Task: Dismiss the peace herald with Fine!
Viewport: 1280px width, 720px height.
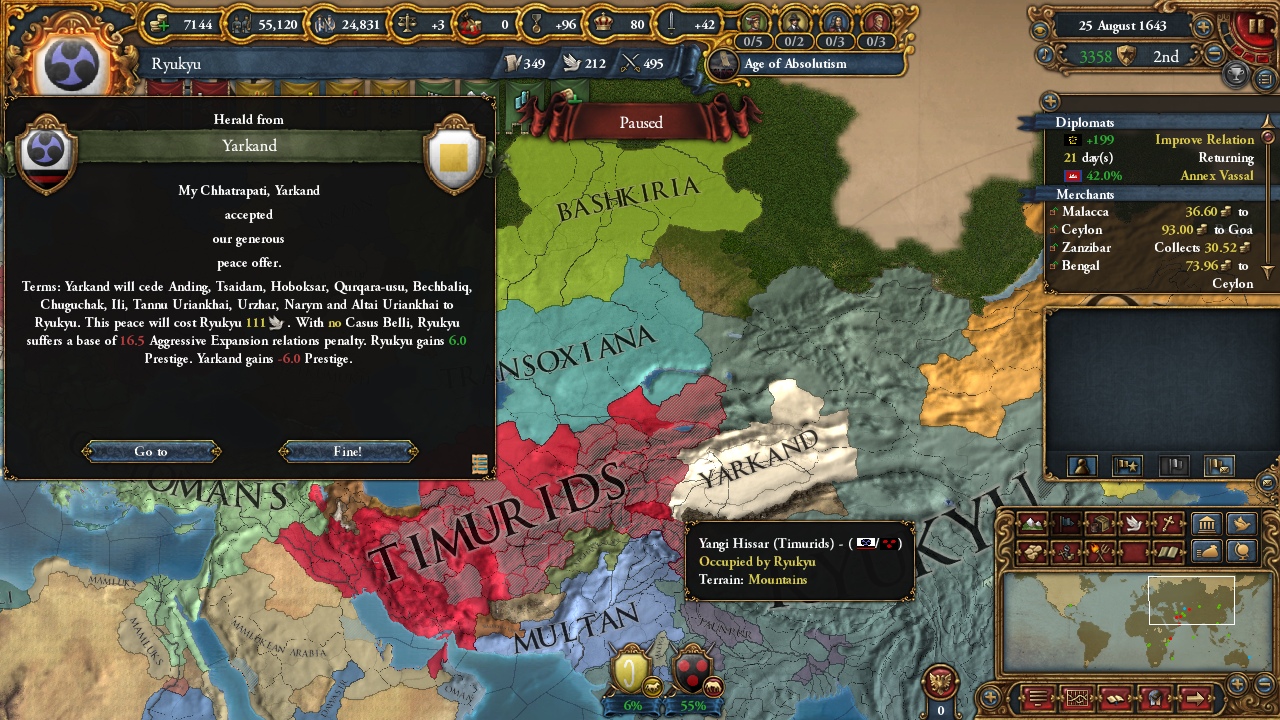Action: (x=348, y=452)
